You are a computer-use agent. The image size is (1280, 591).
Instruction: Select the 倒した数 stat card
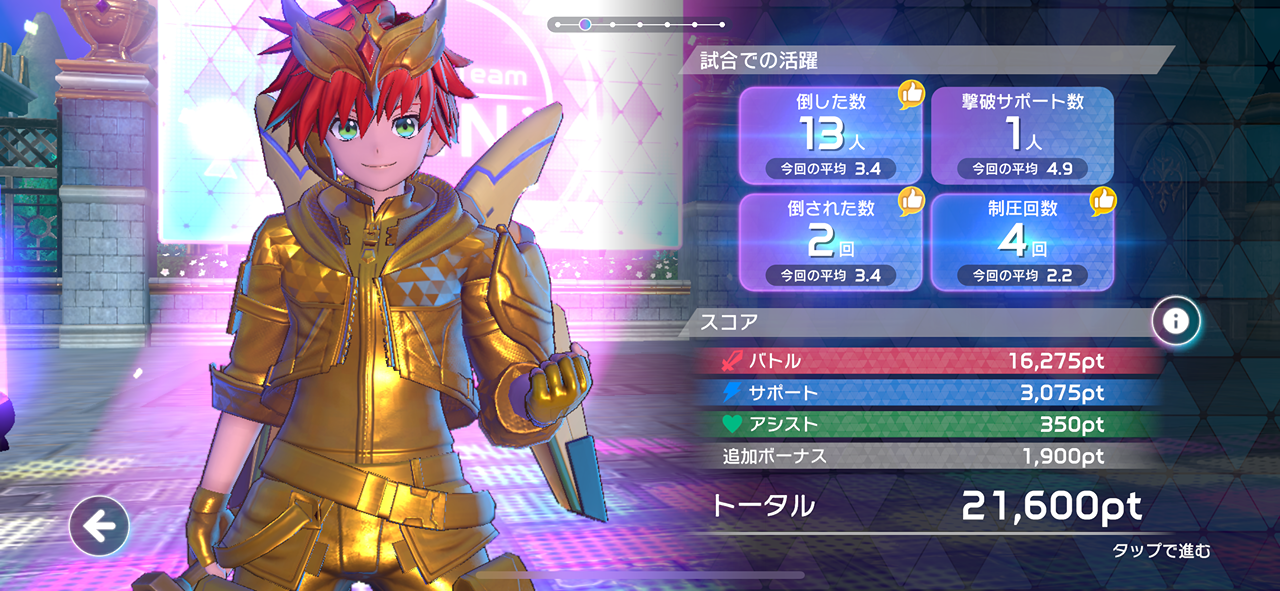831,135
